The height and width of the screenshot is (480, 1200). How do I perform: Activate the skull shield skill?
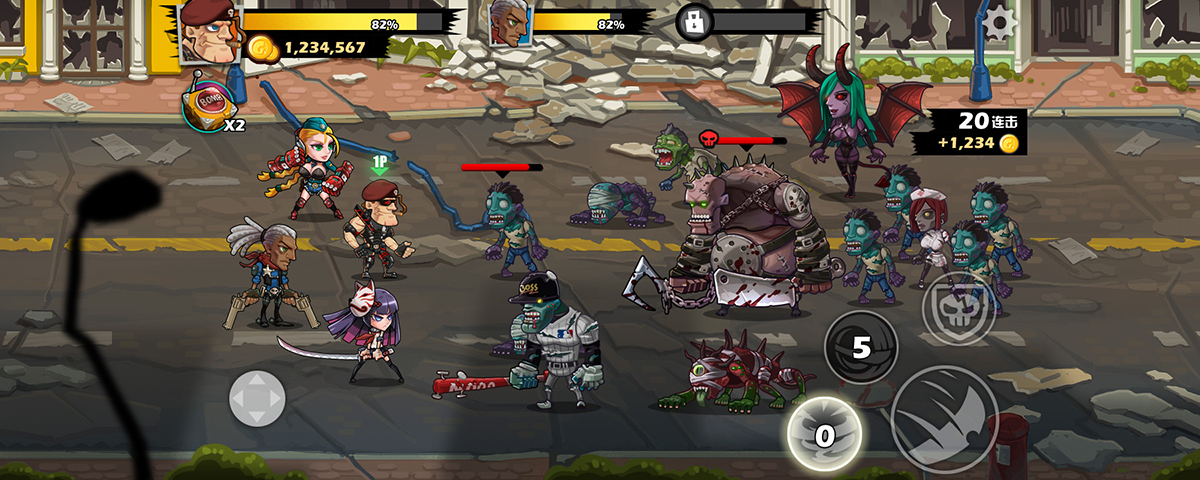tap(958, 308)
